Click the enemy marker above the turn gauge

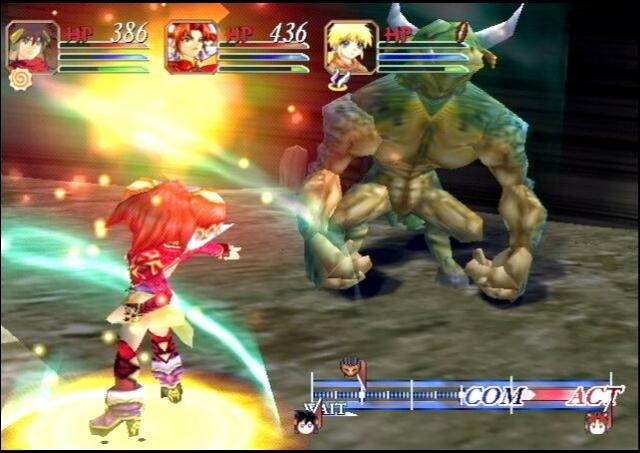tap(350, 366)
